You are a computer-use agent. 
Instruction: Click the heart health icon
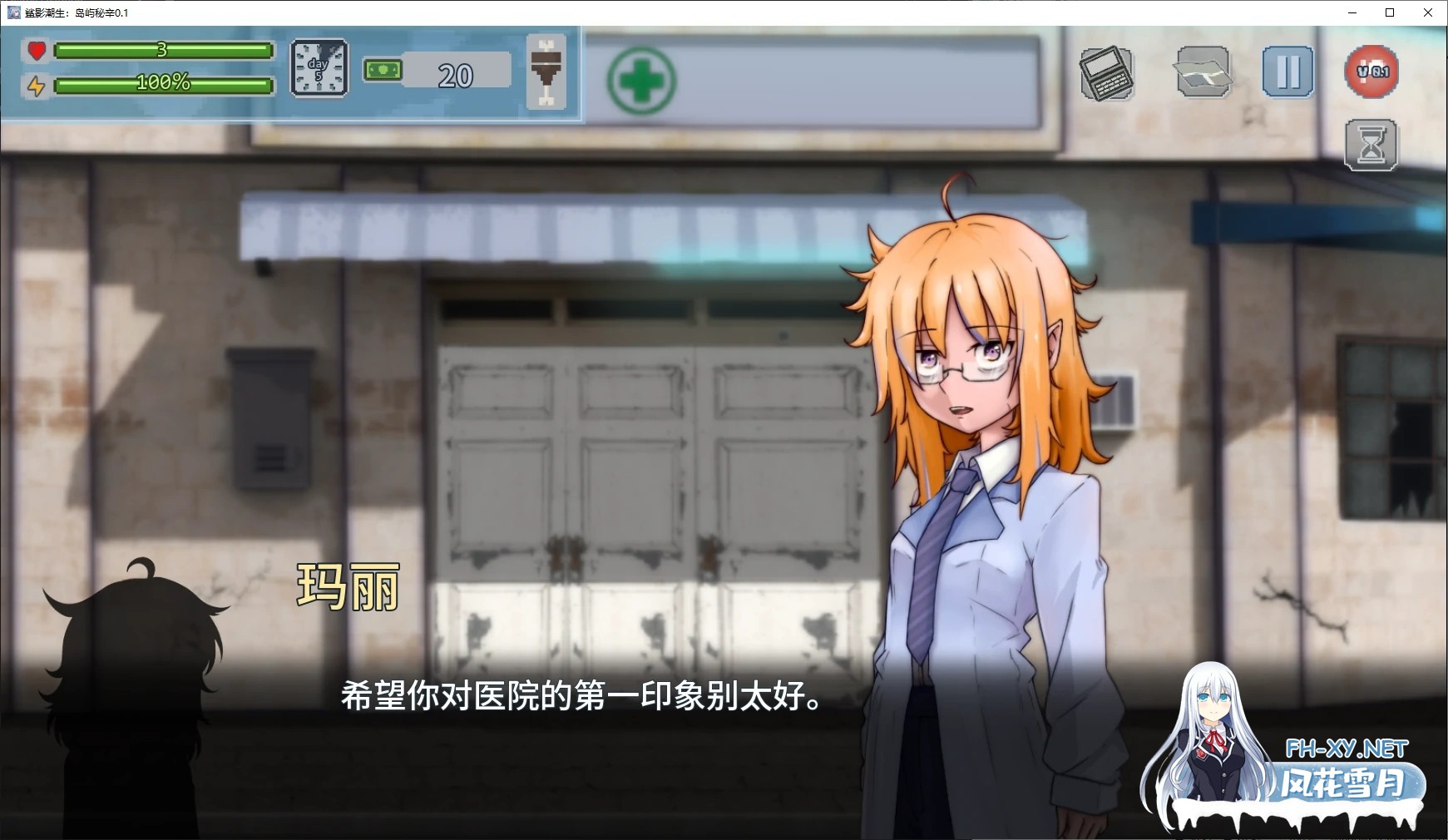[x=36, y=52]
